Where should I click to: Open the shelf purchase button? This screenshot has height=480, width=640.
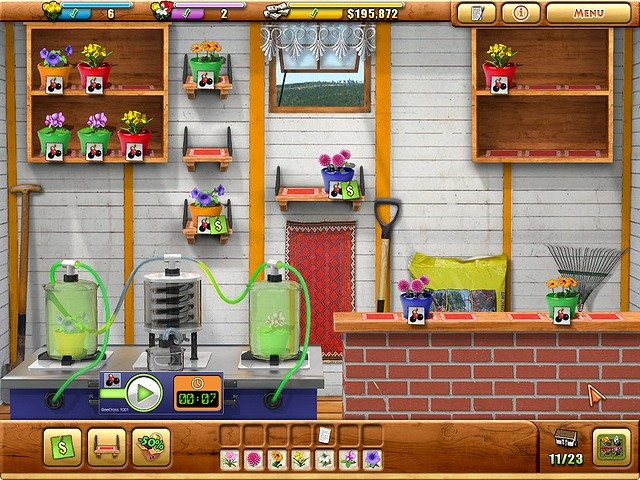point(107,448)
